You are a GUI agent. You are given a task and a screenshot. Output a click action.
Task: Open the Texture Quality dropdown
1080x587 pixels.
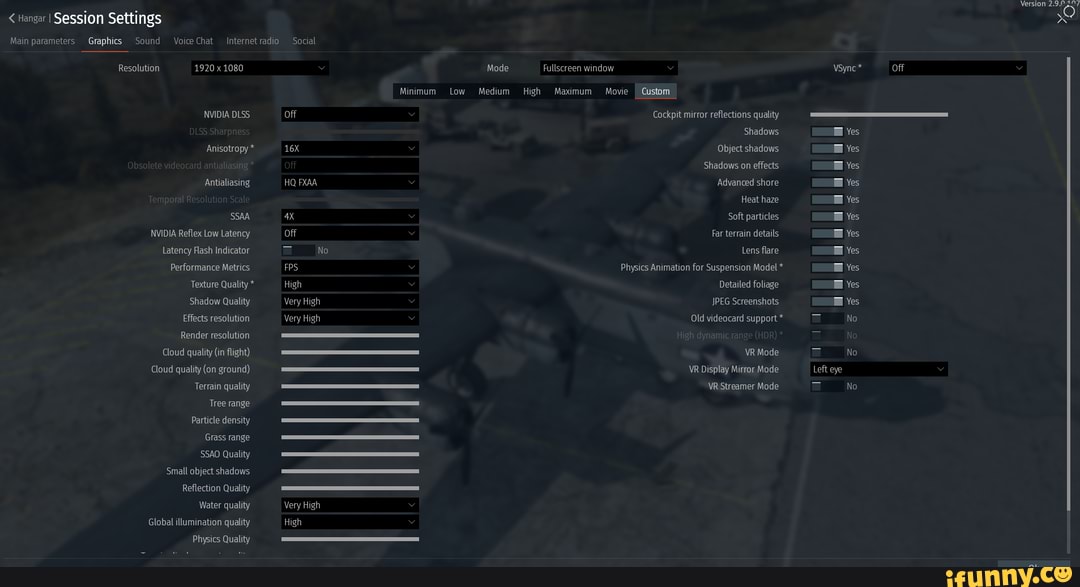coord(349,285)
